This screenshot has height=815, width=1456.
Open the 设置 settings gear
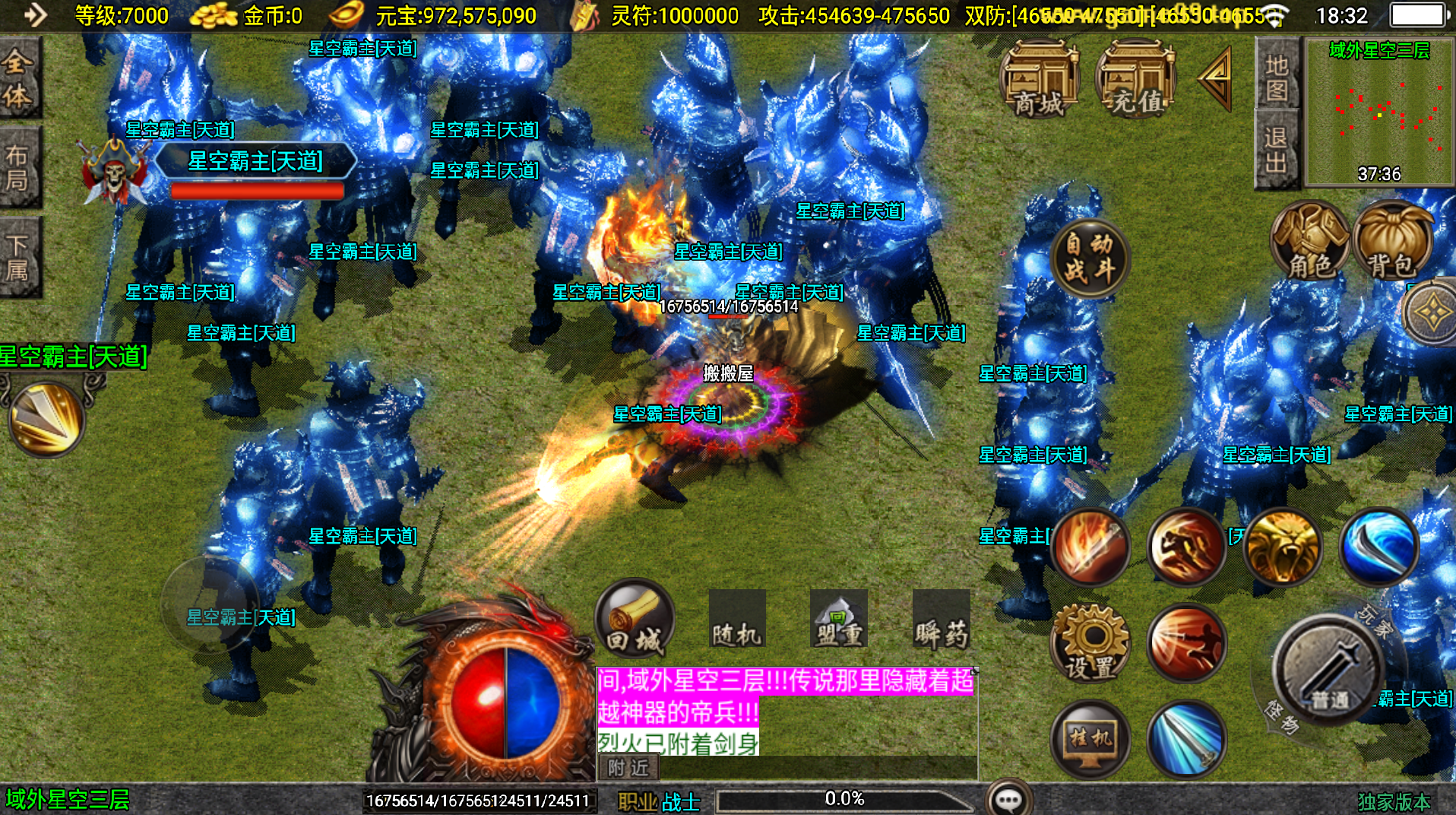(1090, 643)
